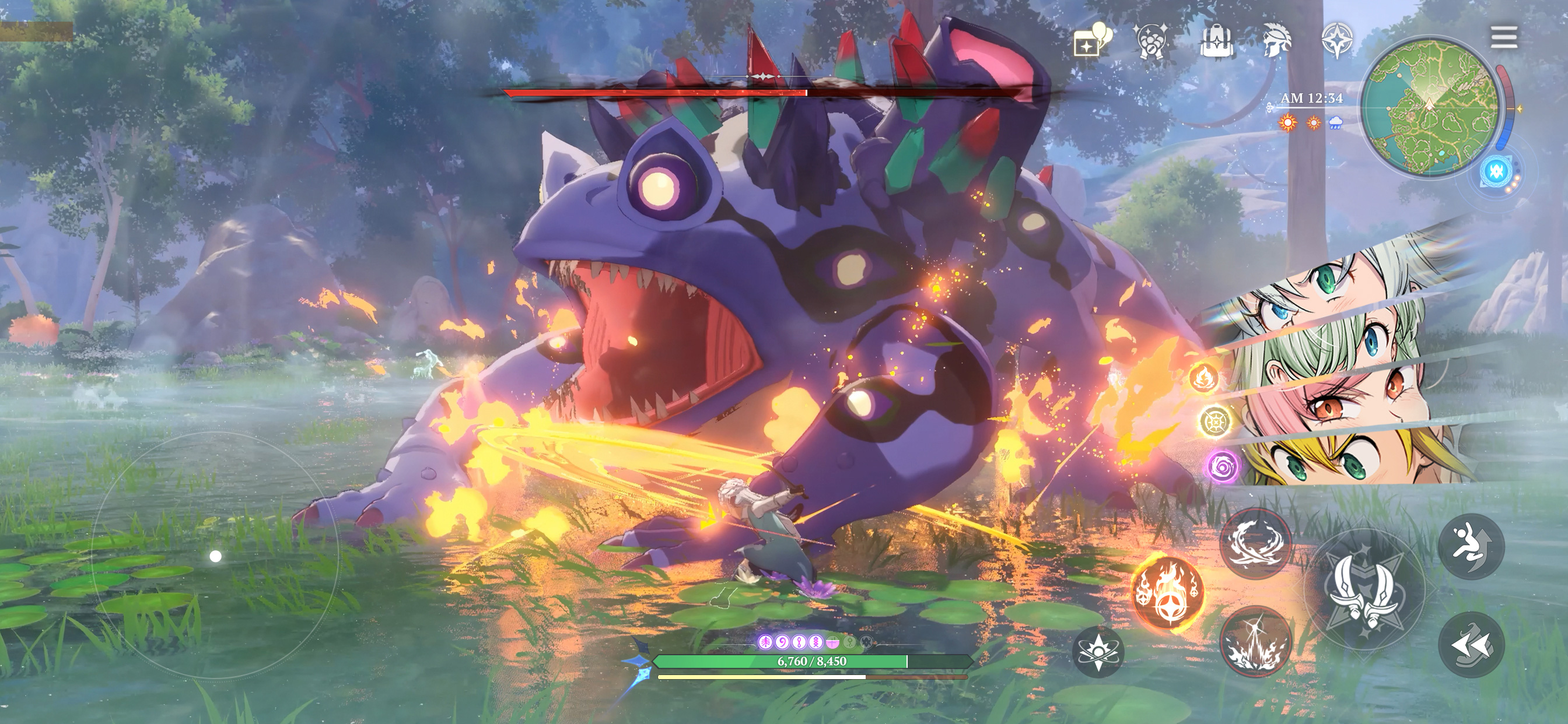Open the helmet character equipment menu
The image size is (1568, 724).
pyautogui.click(x=1276, y=40)
